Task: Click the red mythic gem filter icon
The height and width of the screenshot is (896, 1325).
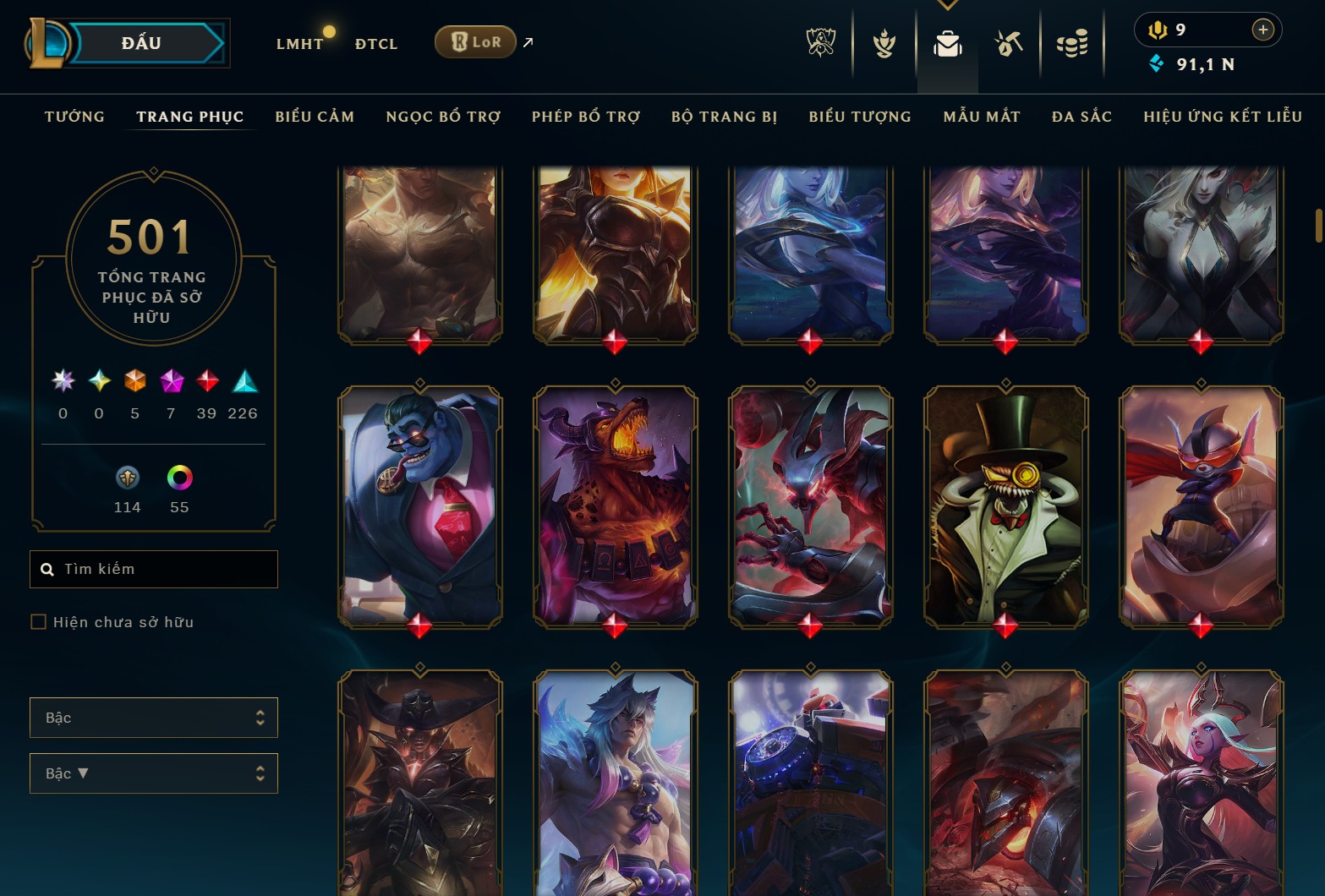Action: point(207,382)
